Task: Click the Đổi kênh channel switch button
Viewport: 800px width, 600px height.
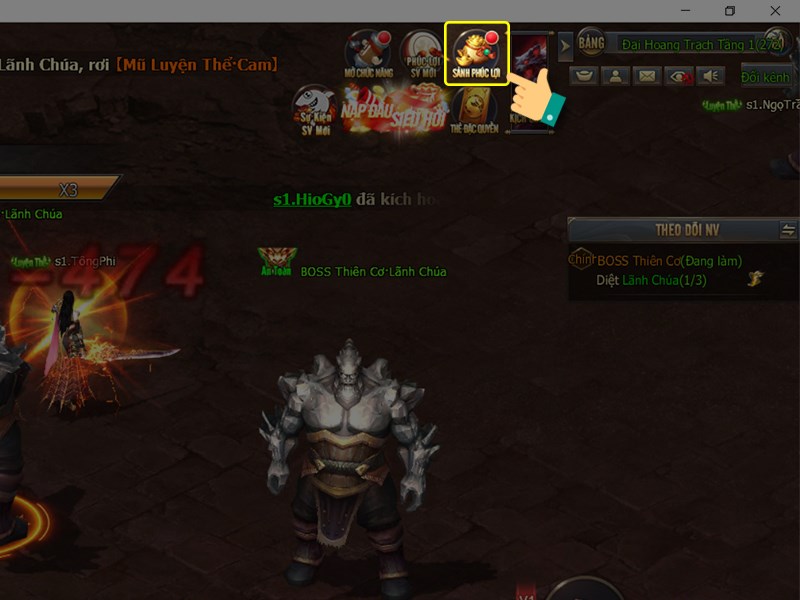Action: point(765,77)
